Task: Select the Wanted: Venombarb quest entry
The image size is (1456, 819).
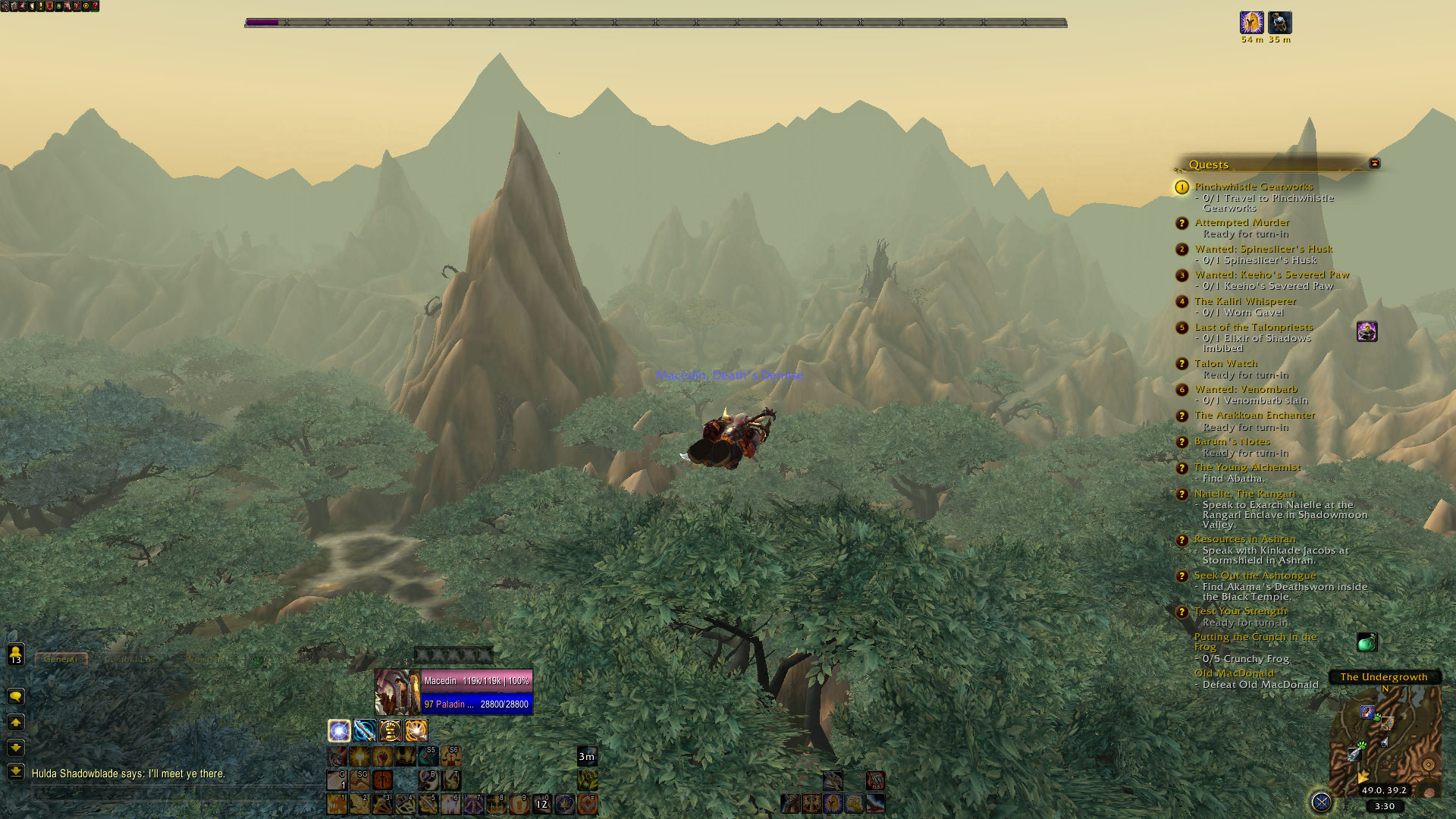Action: (x=1245, y=389)
